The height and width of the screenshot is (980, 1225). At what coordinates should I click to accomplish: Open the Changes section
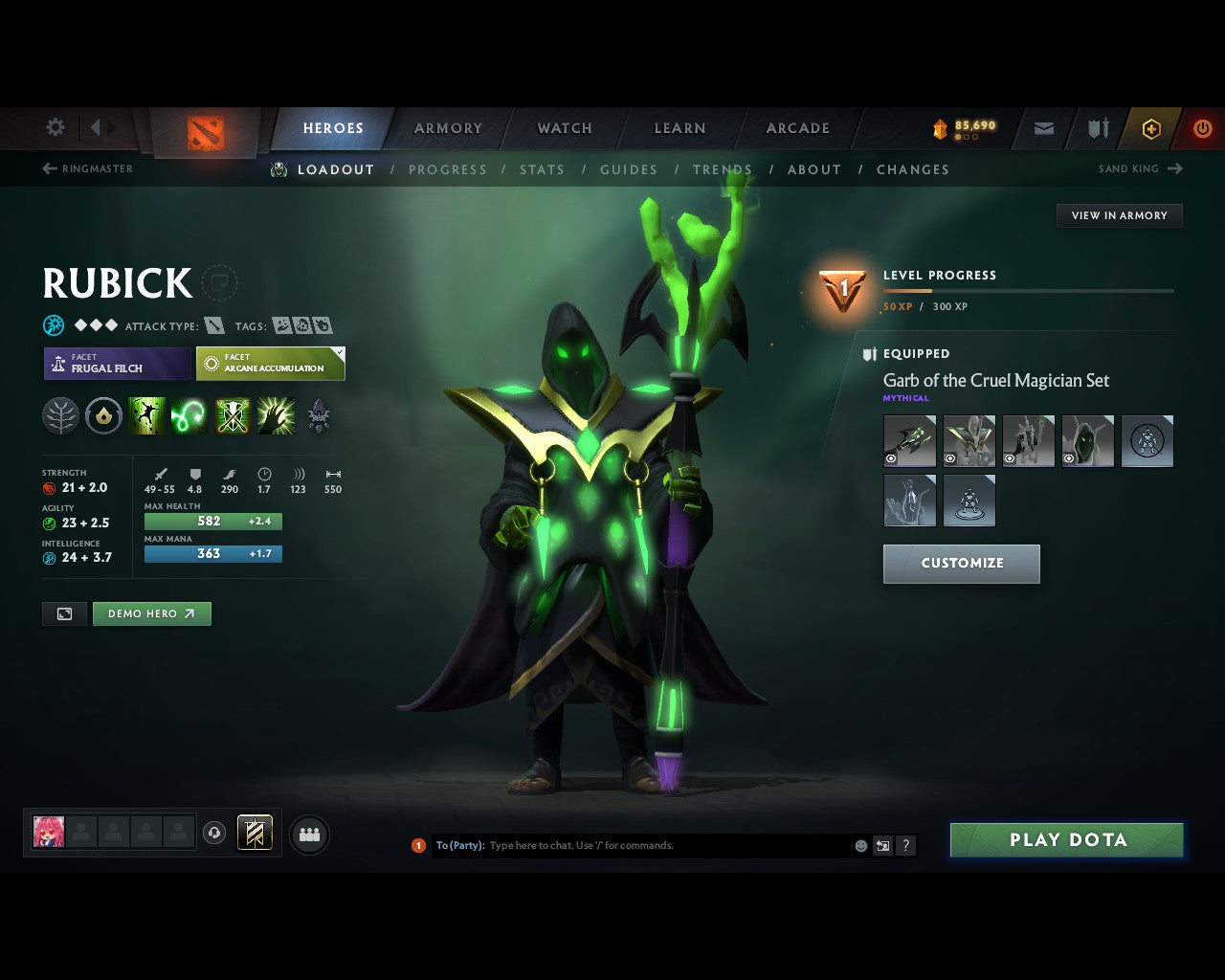912,169
